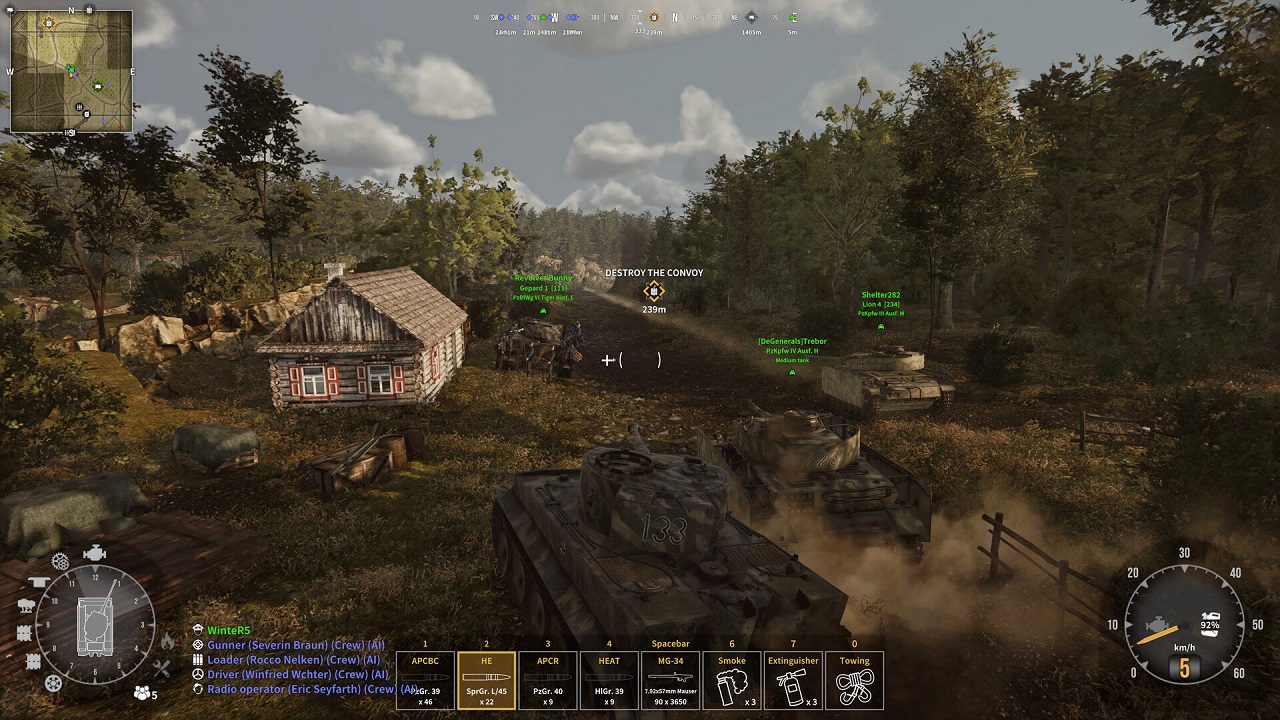This screenshot has height=720, width=1280.
Task: Click the engine icon above the tank damage wheel
Action: click(x=95, y=552)
